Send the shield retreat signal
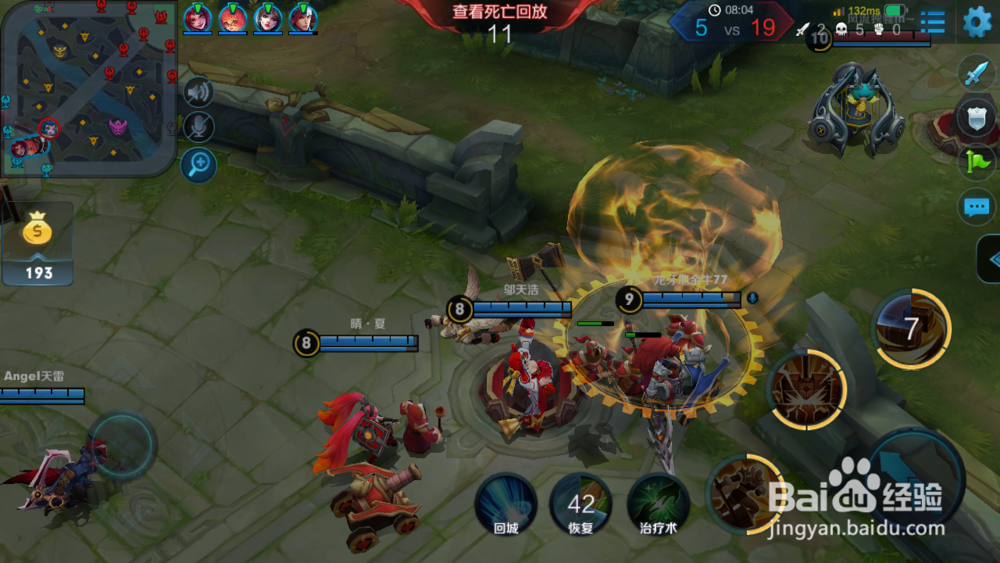This screenshot has height=563, width=1000. 976,117
